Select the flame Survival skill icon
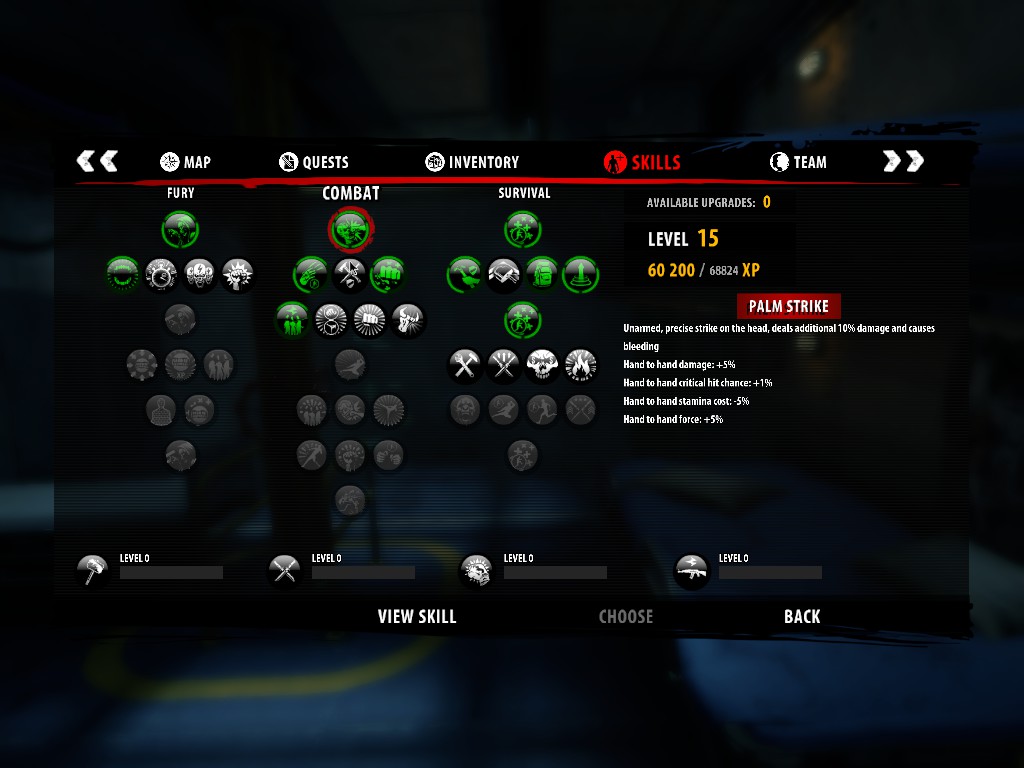 580,366
